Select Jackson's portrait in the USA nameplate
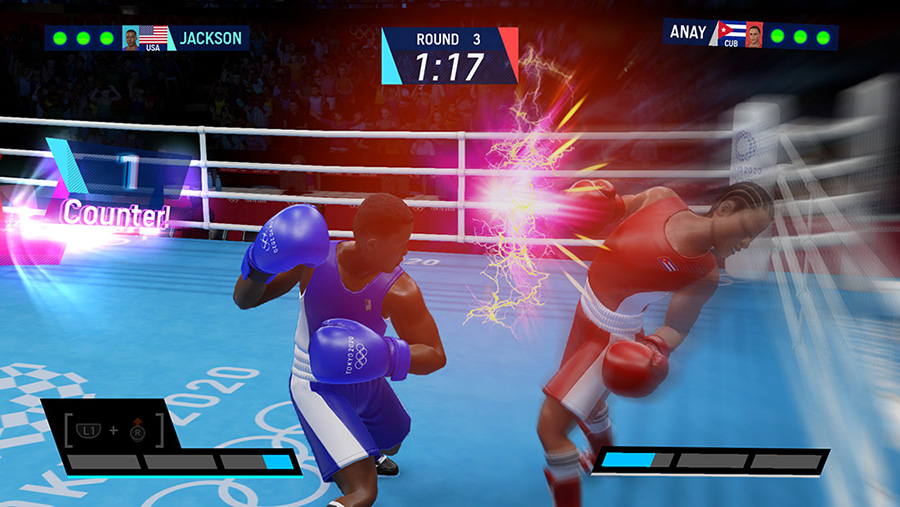 130,38
